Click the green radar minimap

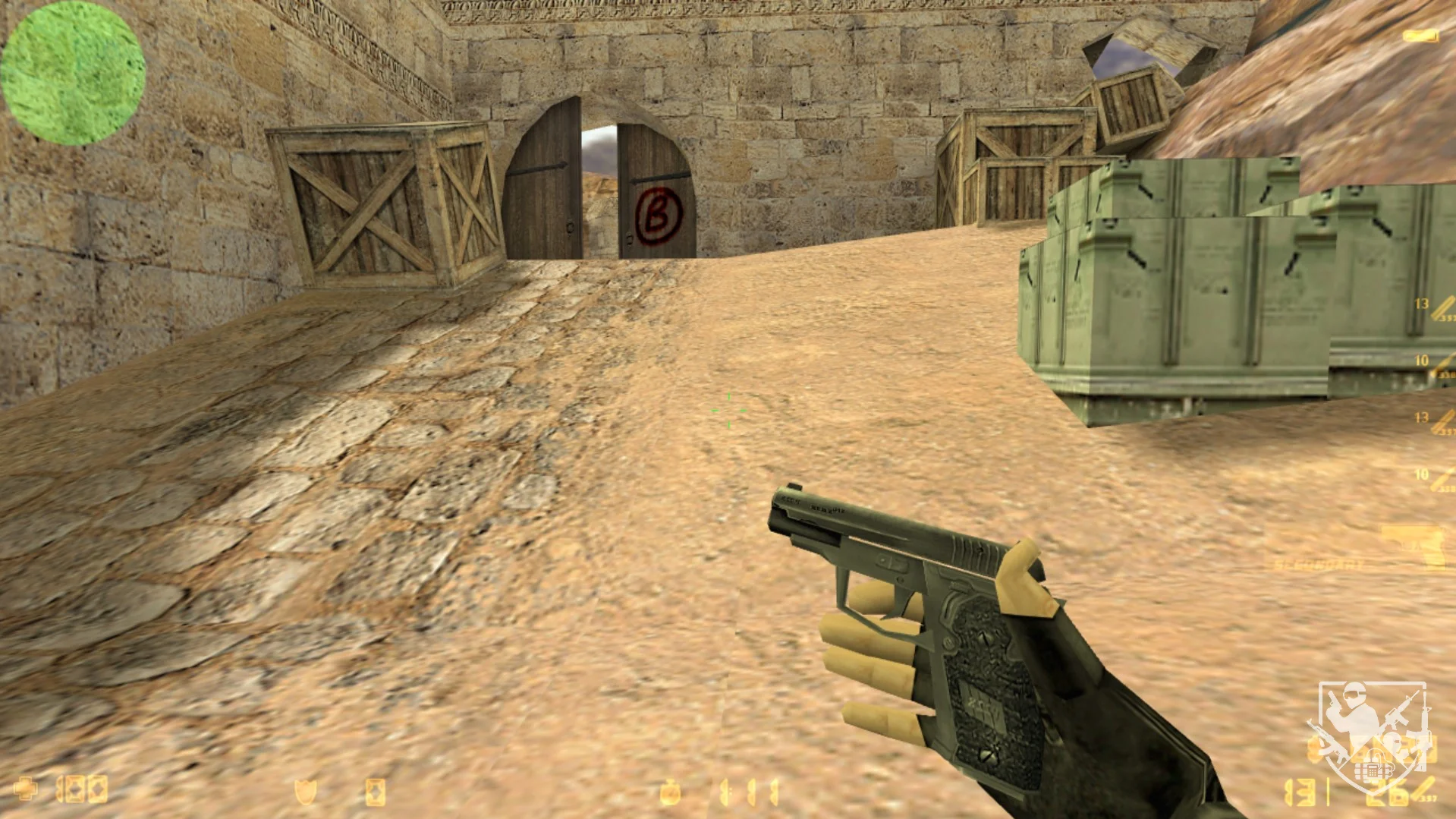[73, 73]
